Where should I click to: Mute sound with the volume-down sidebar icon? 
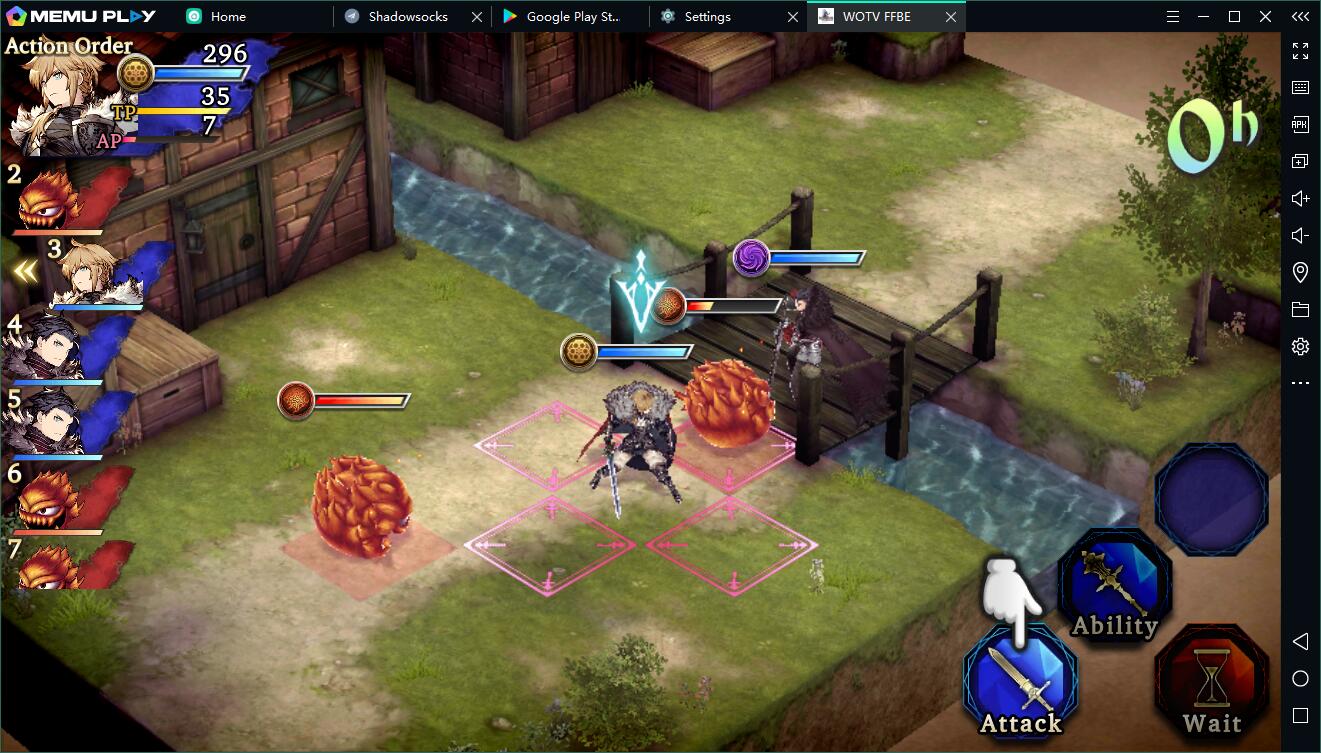tap(1299, 235)
